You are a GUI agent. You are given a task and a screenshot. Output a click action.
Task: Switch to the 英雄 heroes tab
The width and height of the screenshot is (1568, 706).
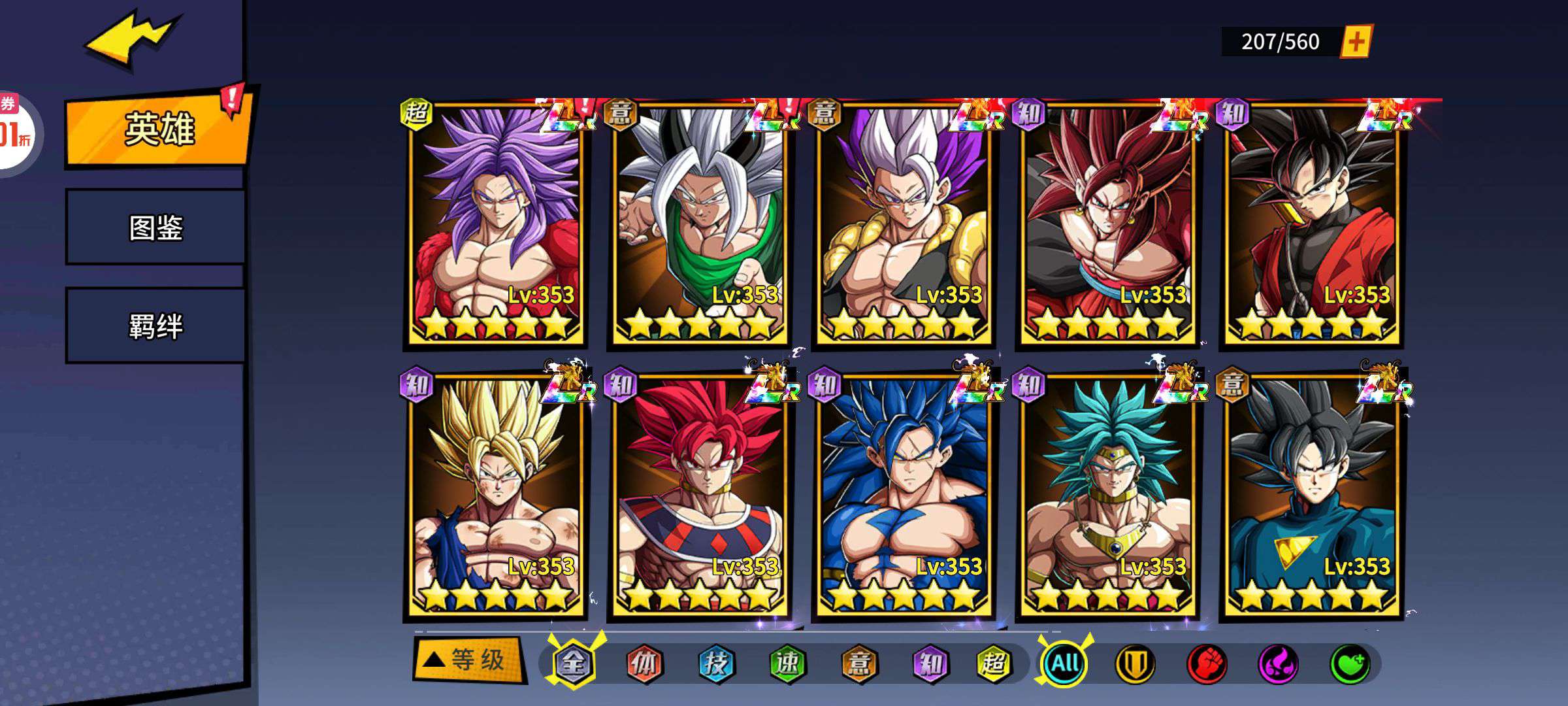point(159,129)
